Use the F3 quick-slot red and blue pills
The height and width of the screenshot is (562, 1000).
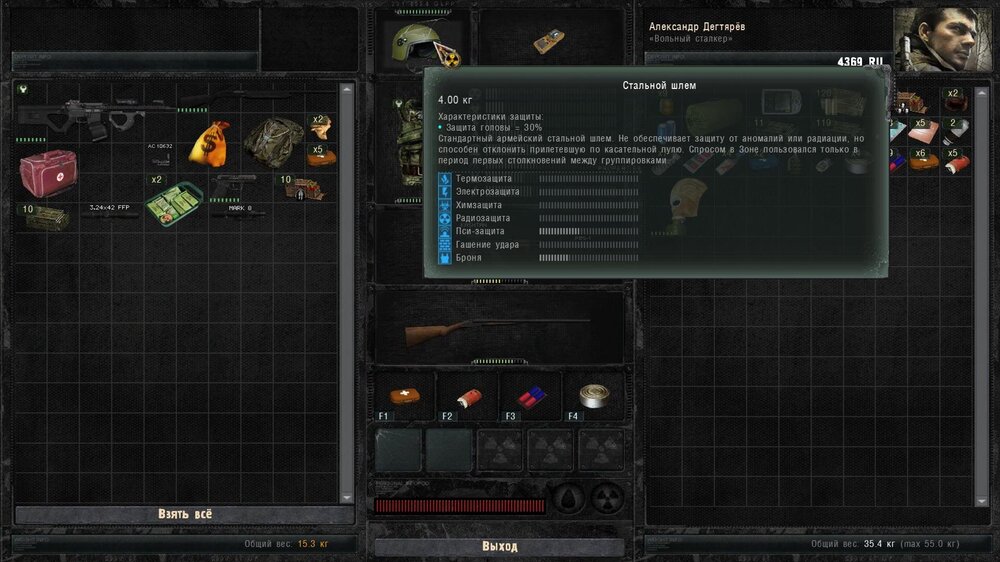[x=530, y=396]
